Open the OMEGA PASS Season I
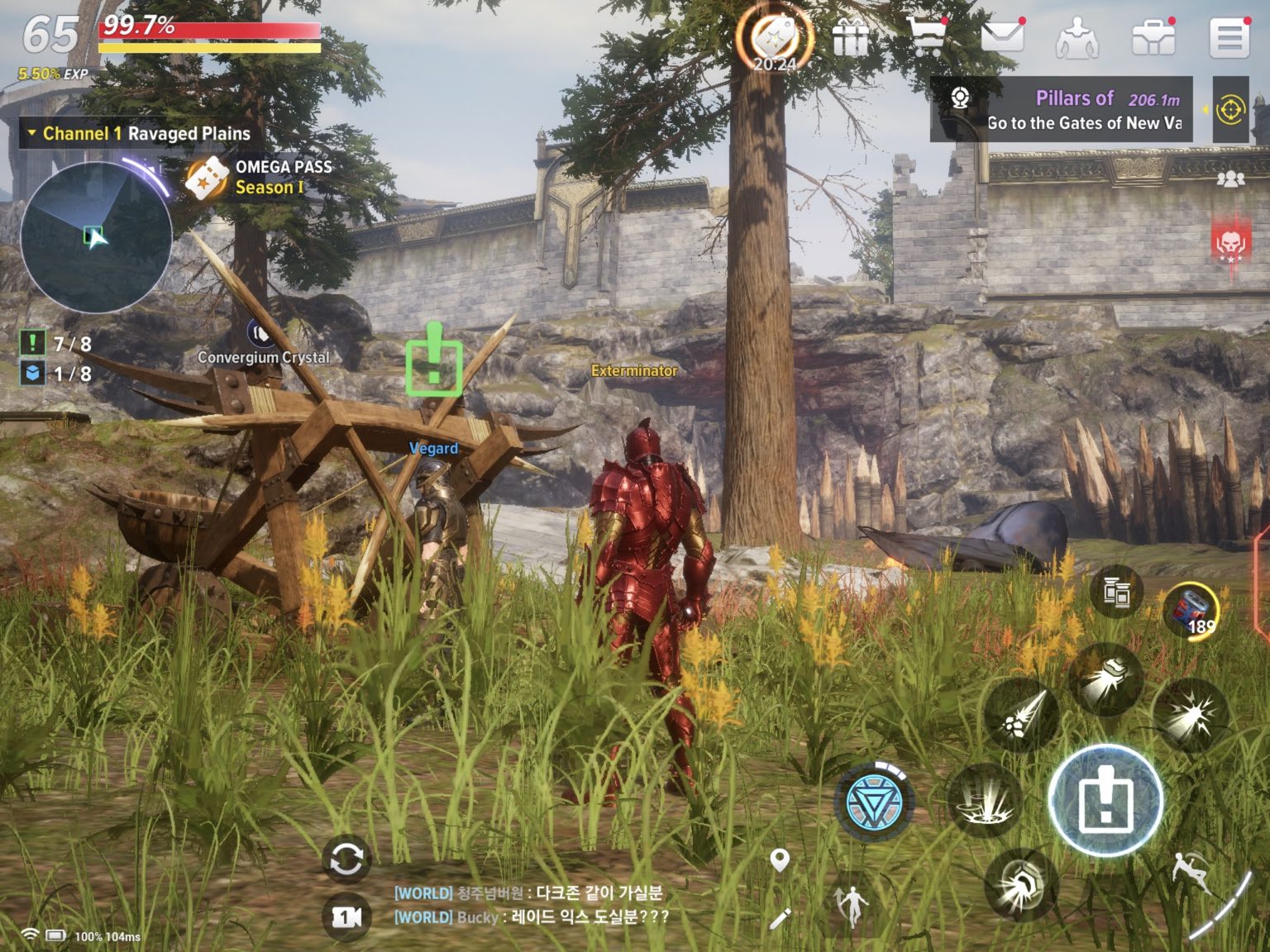The image size is (1270, 952). pyautogui.click(x=259, y=177)
